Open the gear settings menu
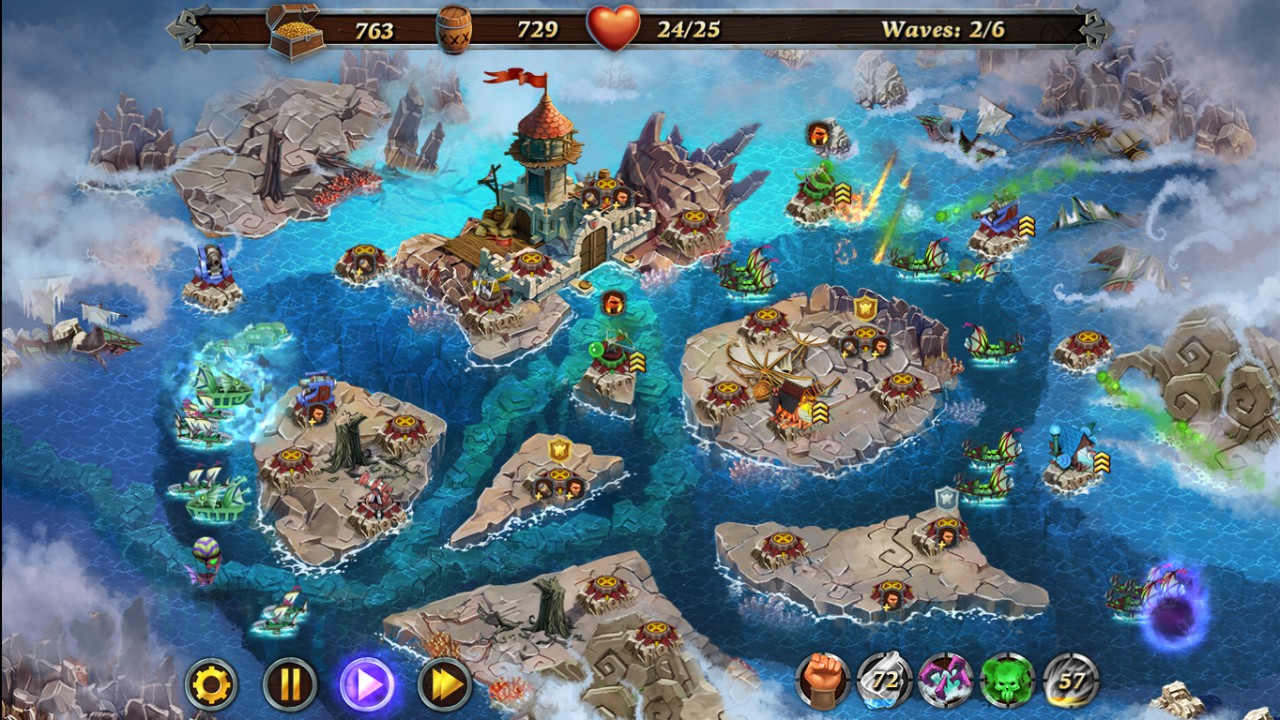1280x720 pixels. tap(212, 685)
